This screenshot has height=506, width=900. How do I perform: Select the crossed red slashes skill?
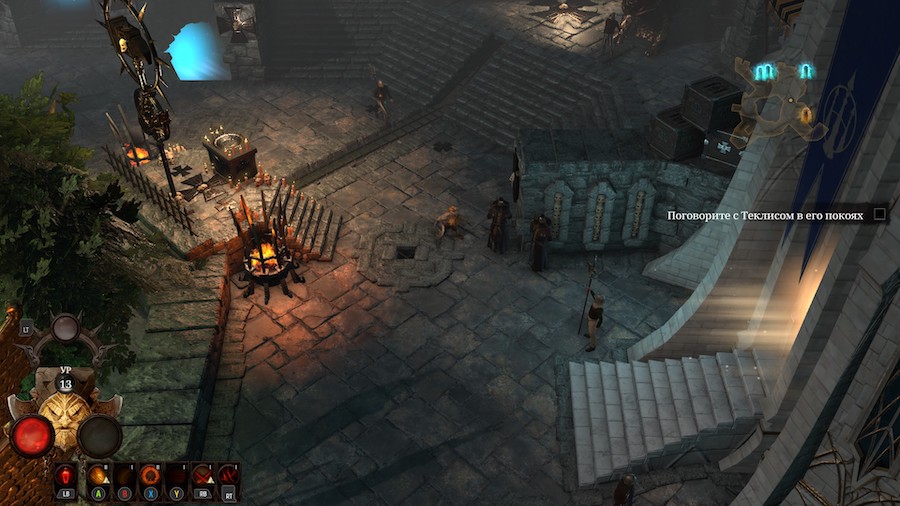[x=202, y=475]
